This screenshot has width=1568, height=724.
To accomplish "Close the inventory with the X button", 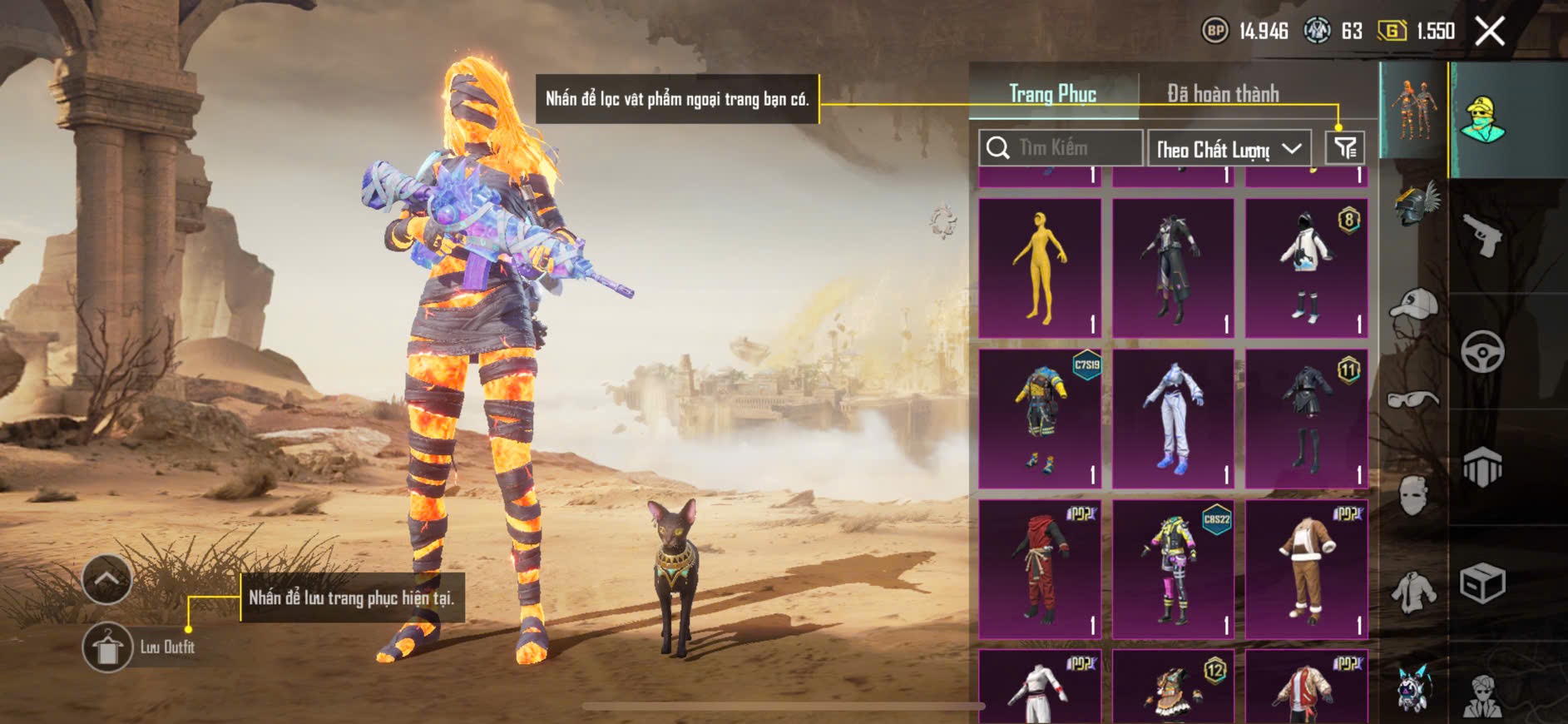I will pos(1489,32).
